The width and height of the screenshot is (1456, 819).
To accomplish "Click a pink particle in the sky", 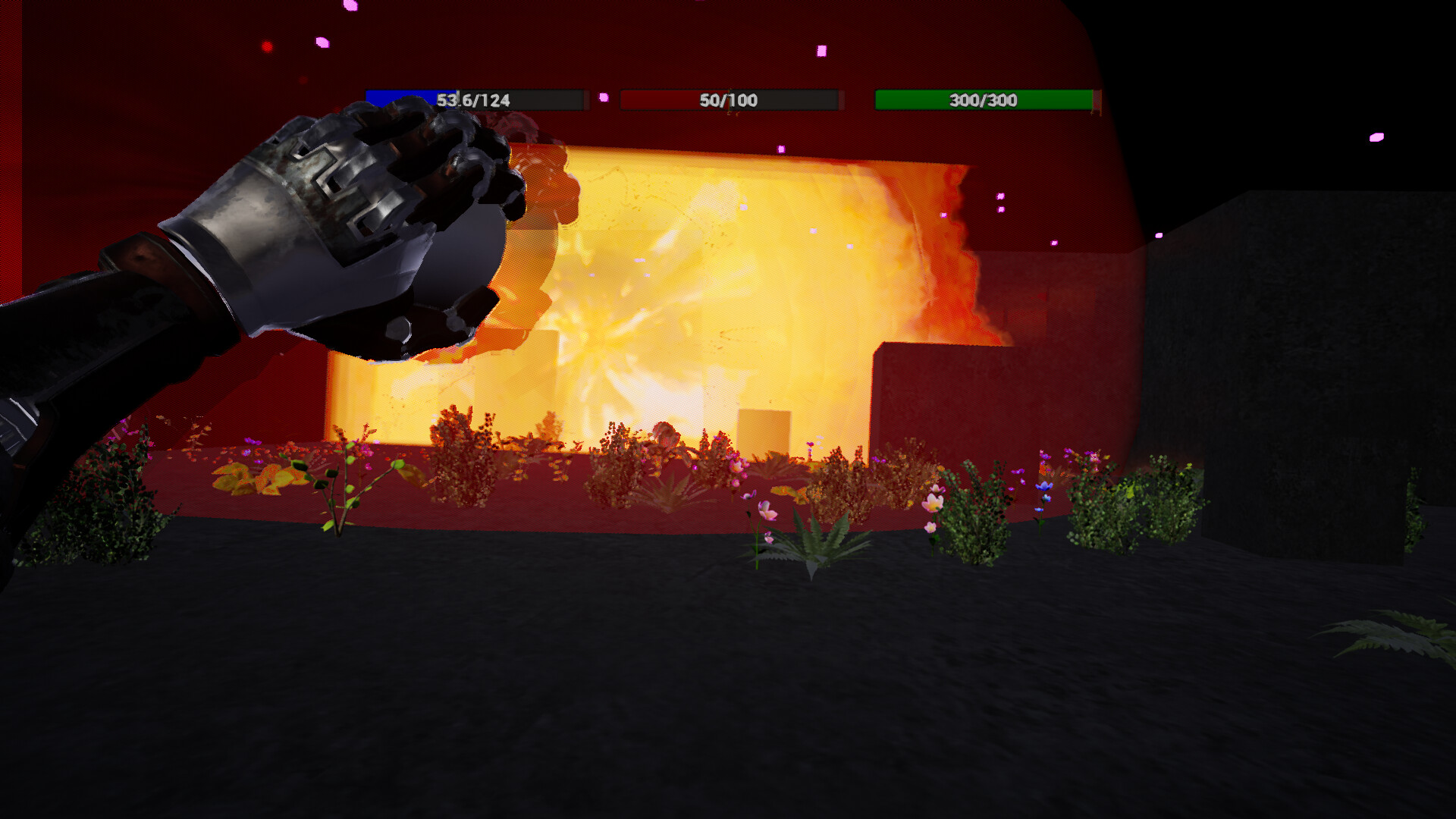I will click(821, 52).
